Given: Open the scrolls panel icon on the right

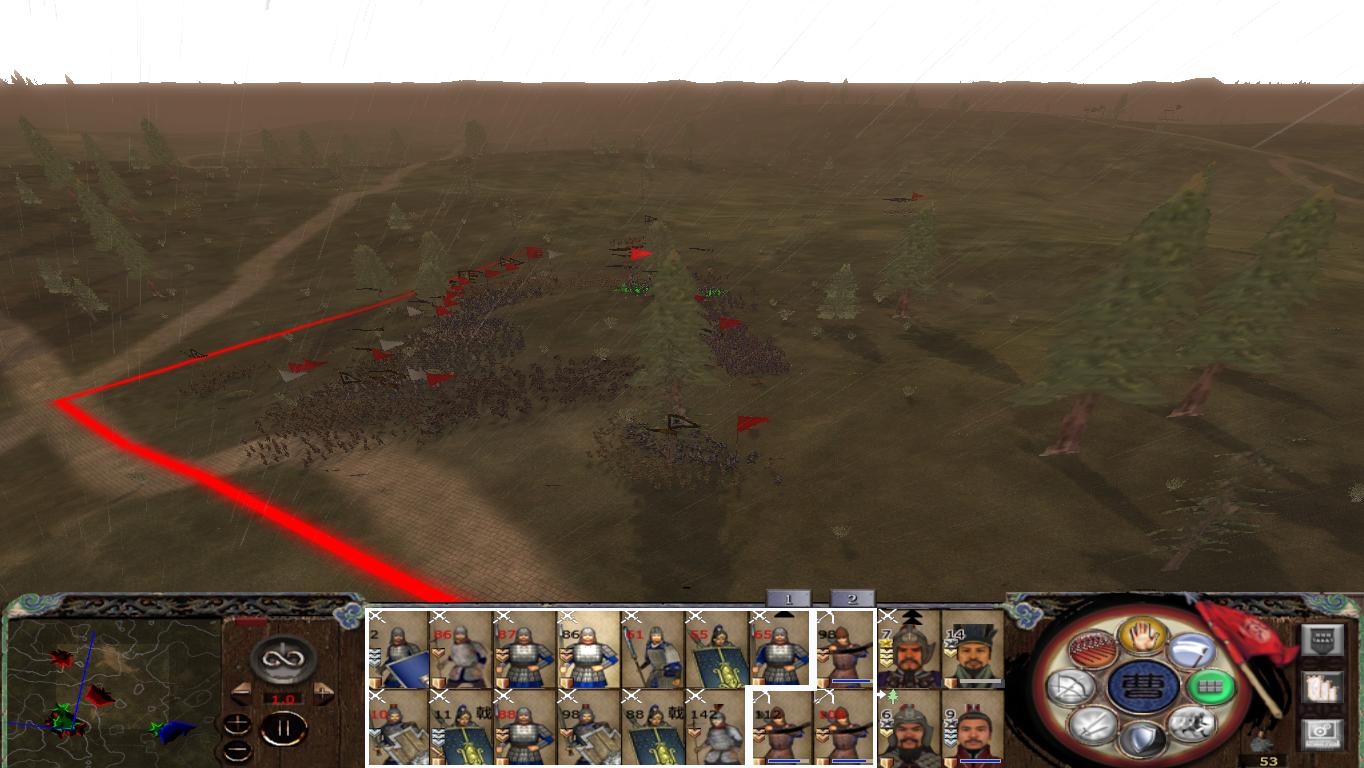Looking at the screenshot, I should pyautogui.click(x=1321, y=689).
